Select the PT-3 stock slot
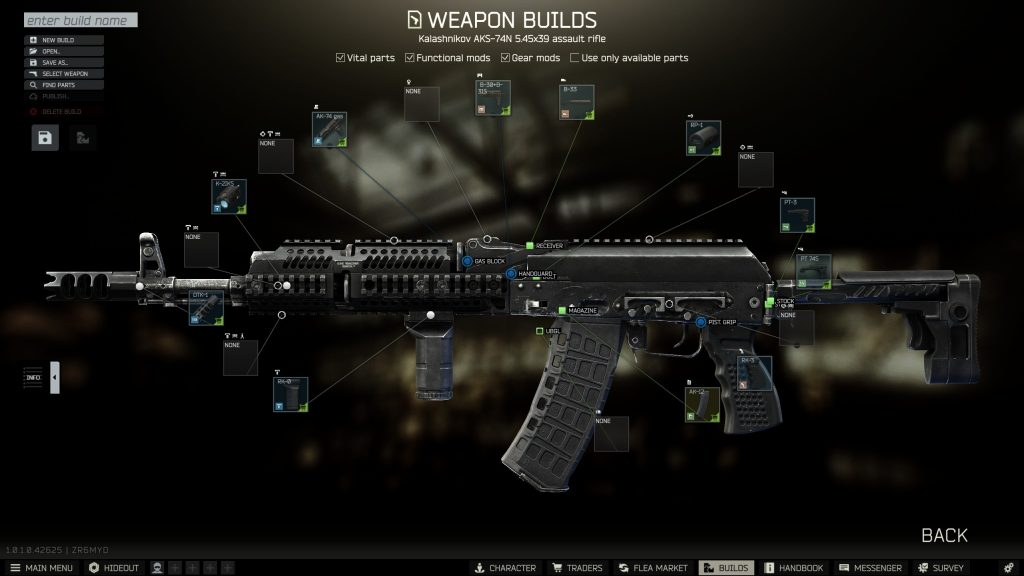 click(797, 215)
